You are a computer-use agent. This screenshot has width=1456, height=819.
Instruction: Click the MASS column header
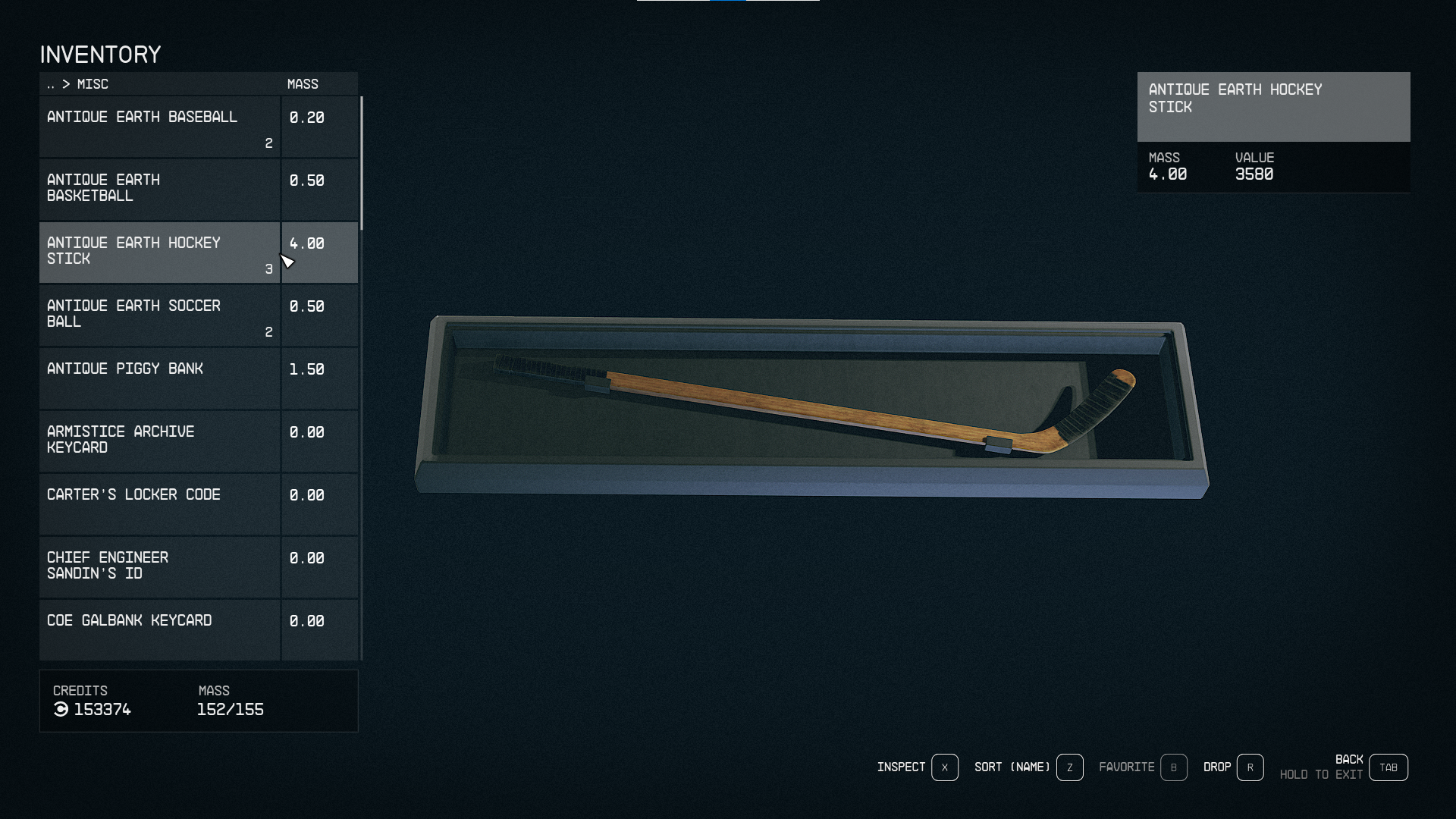[303, 83]
